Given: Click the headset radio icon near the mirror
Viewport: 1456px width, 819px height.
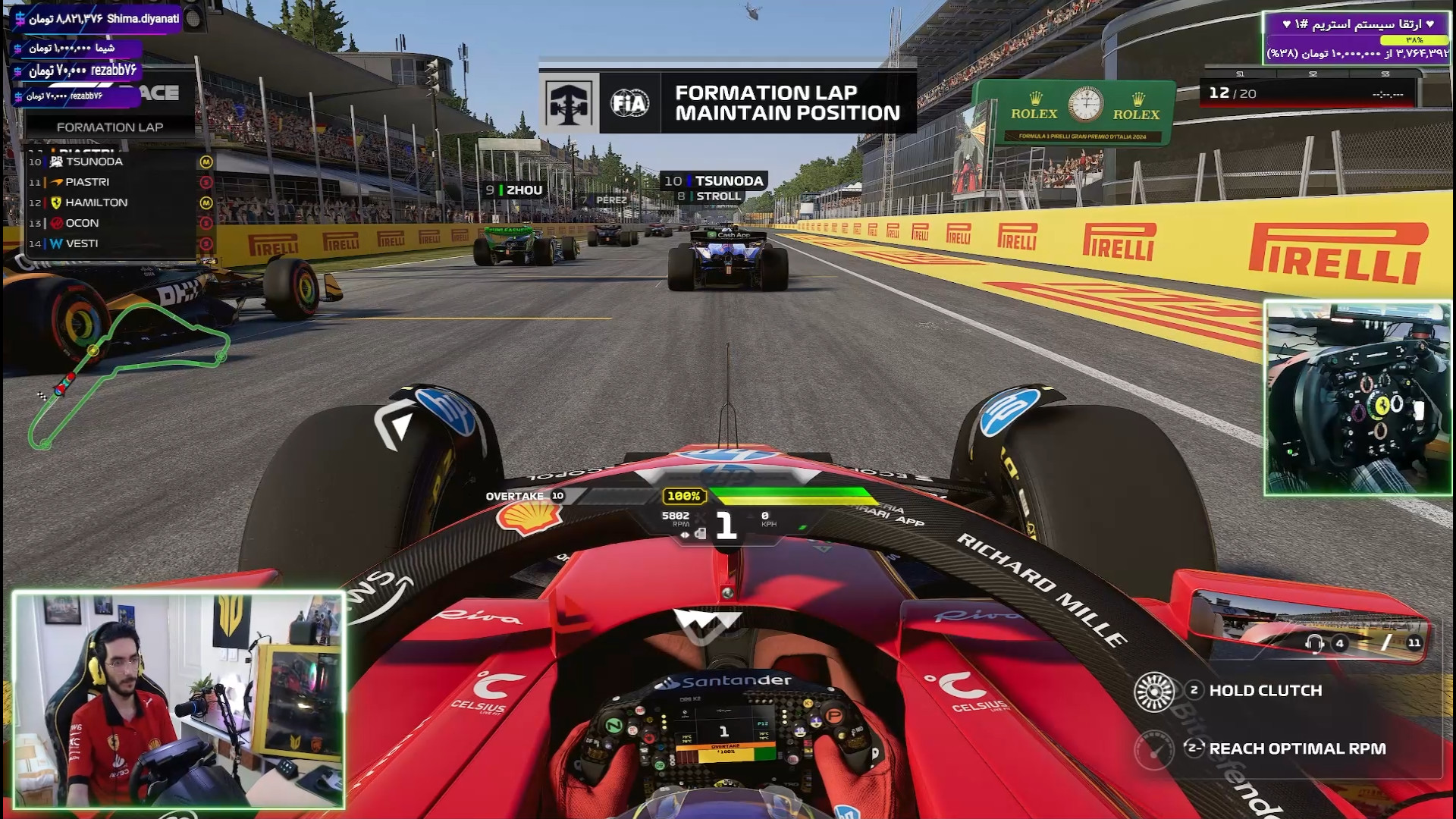Looking at the screenshot, I should coord(1314,644).
